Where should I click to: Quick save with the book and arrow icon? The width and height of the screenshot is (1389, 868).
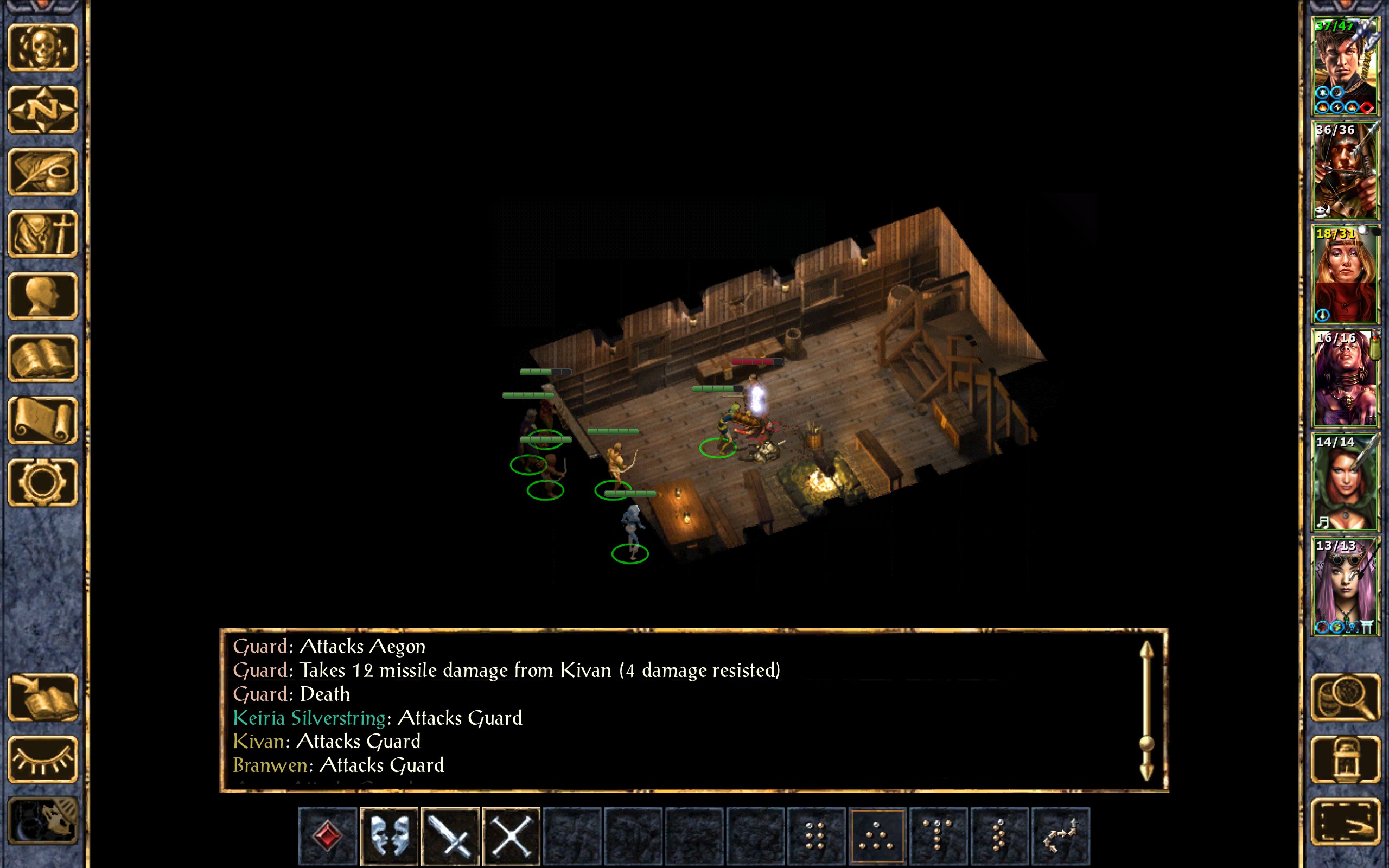tap(43, 697)
